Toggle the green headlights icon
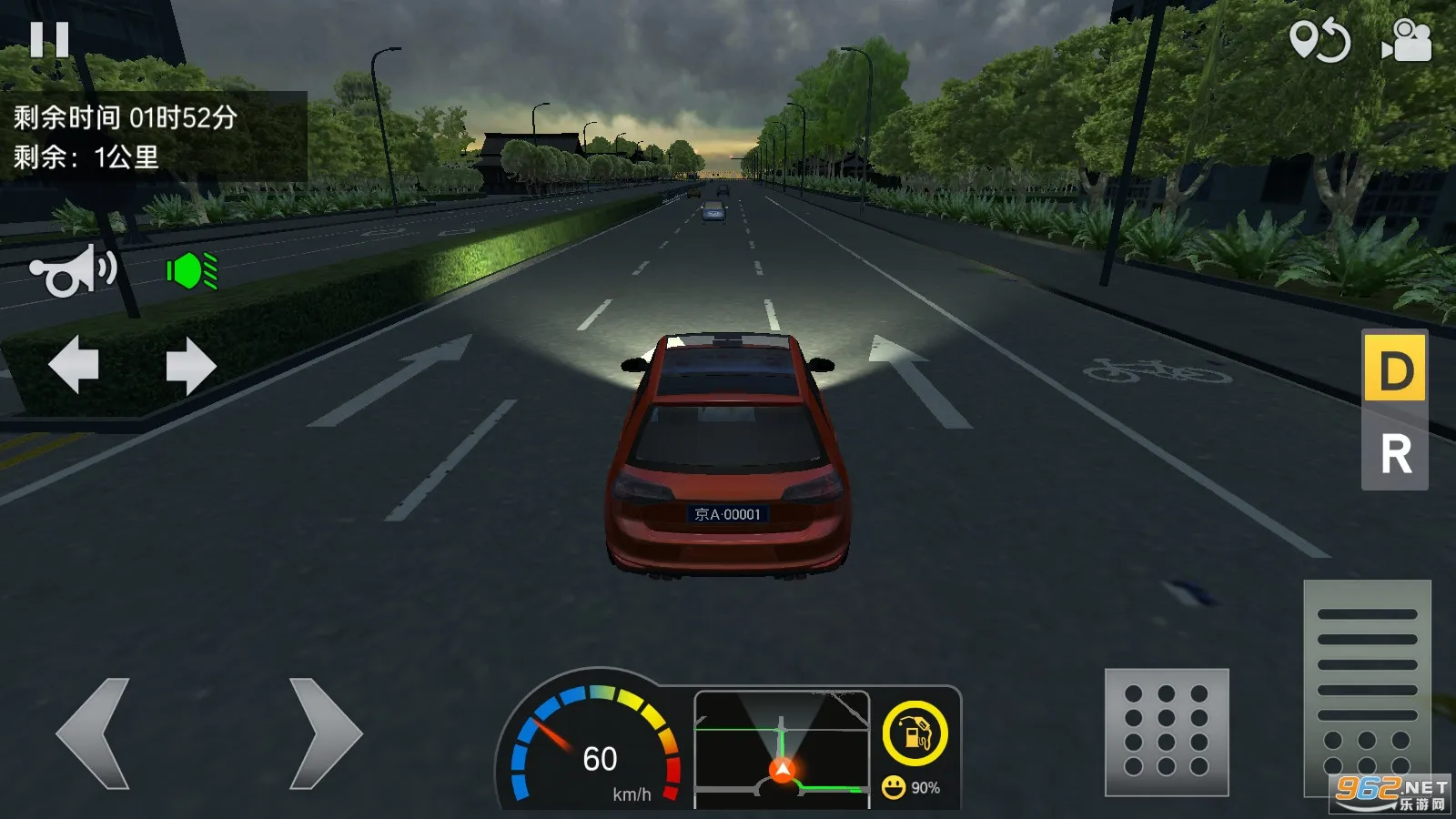This screenshot has height=819, width=1456. pyautogui.click(x=192, y=271)
